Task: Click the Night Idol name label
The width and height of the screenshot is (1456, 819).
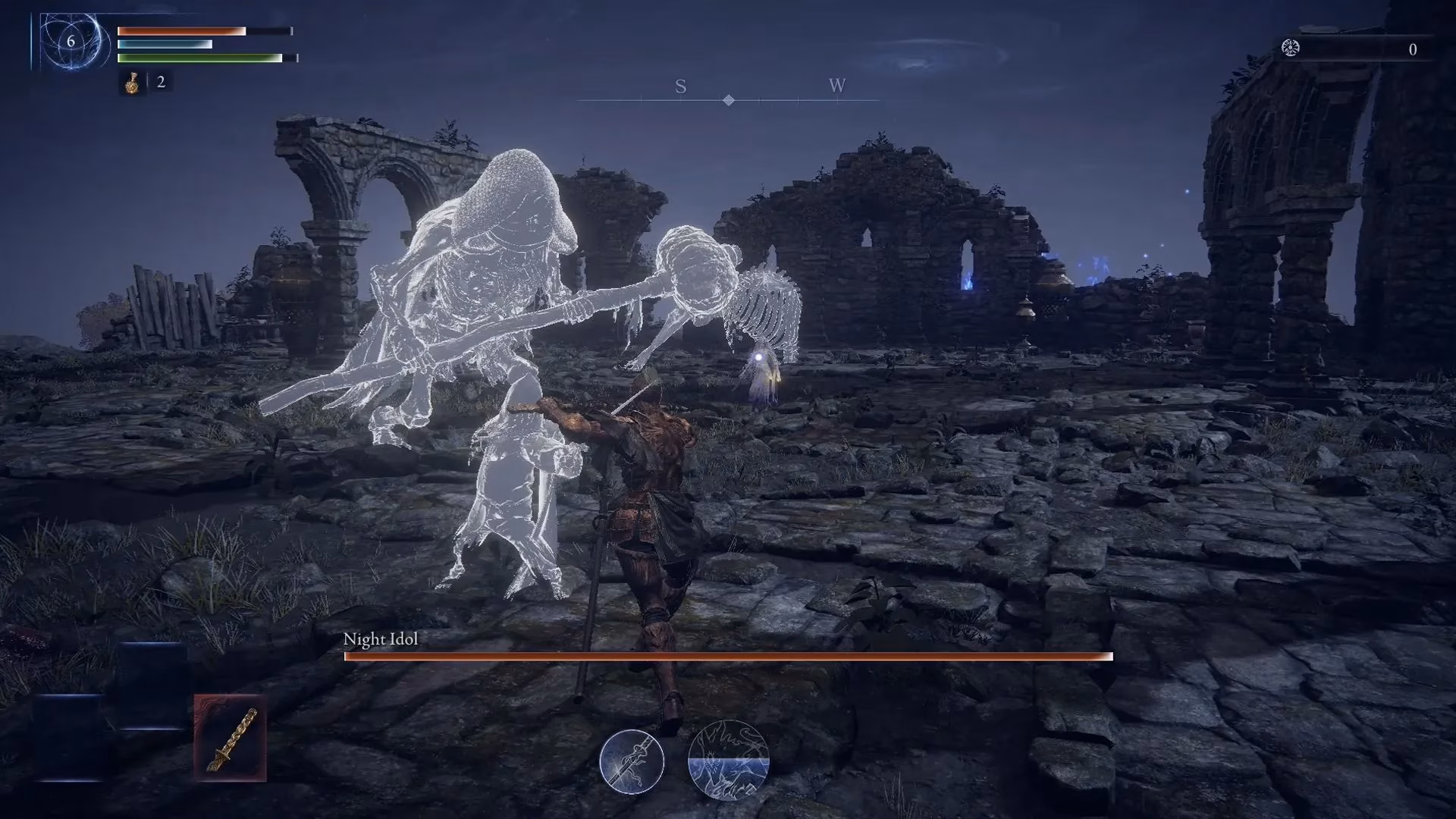Action: pyautogui.click(x=381, y=639)
